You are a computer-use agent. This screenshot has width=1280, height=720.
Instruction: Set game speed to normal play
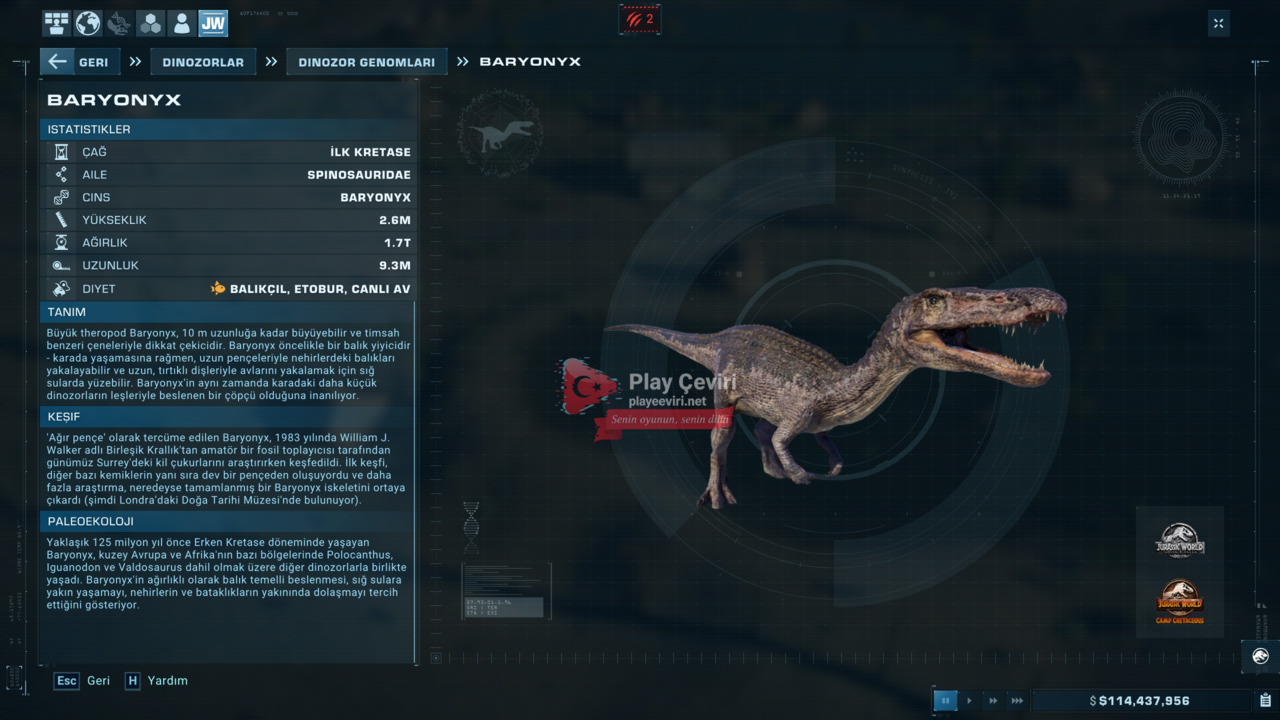(x=969, y=701)
